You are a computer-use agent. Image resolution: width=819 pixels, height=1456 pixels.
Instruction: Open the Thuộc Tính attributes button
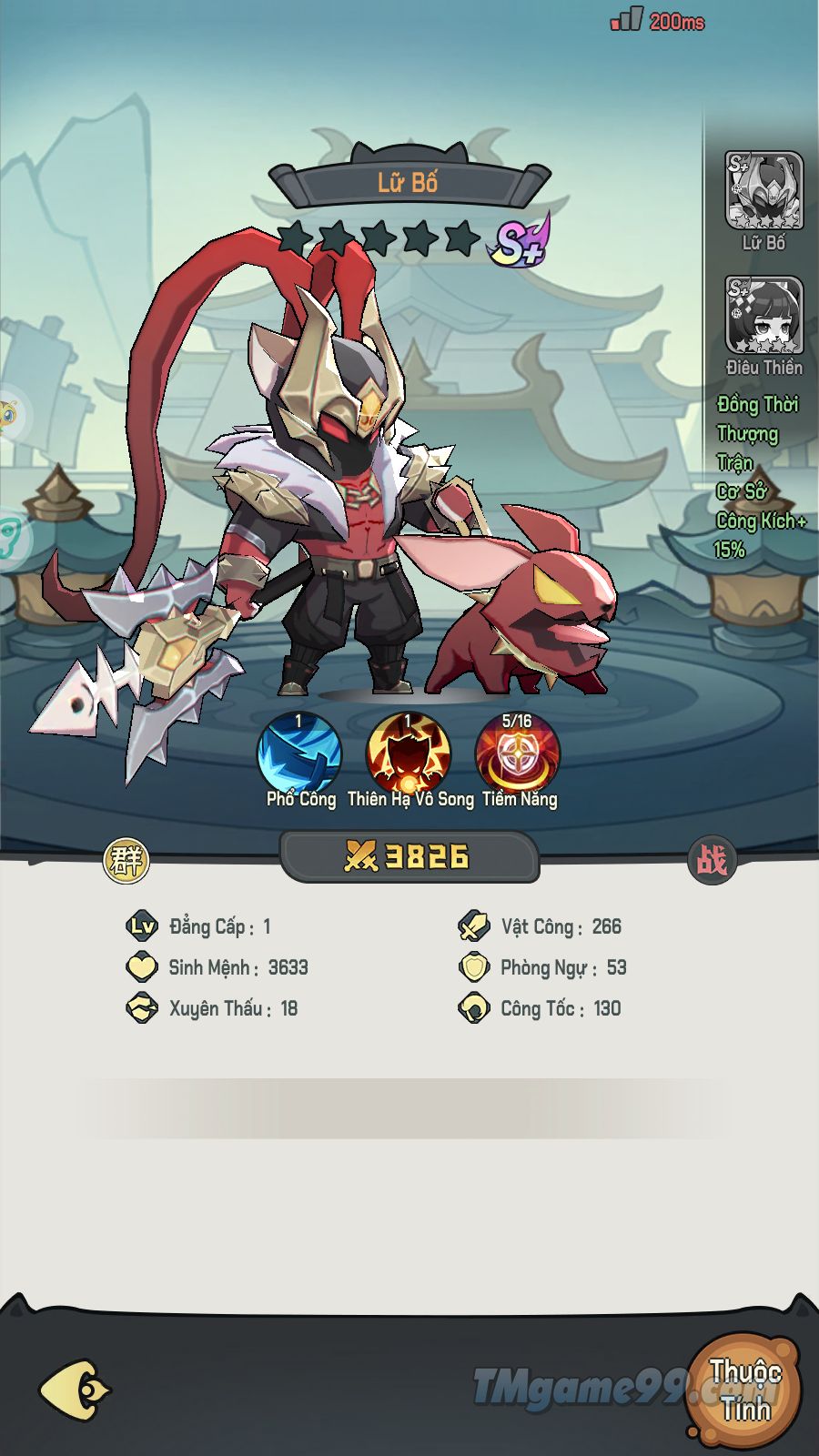point(745,1390)
